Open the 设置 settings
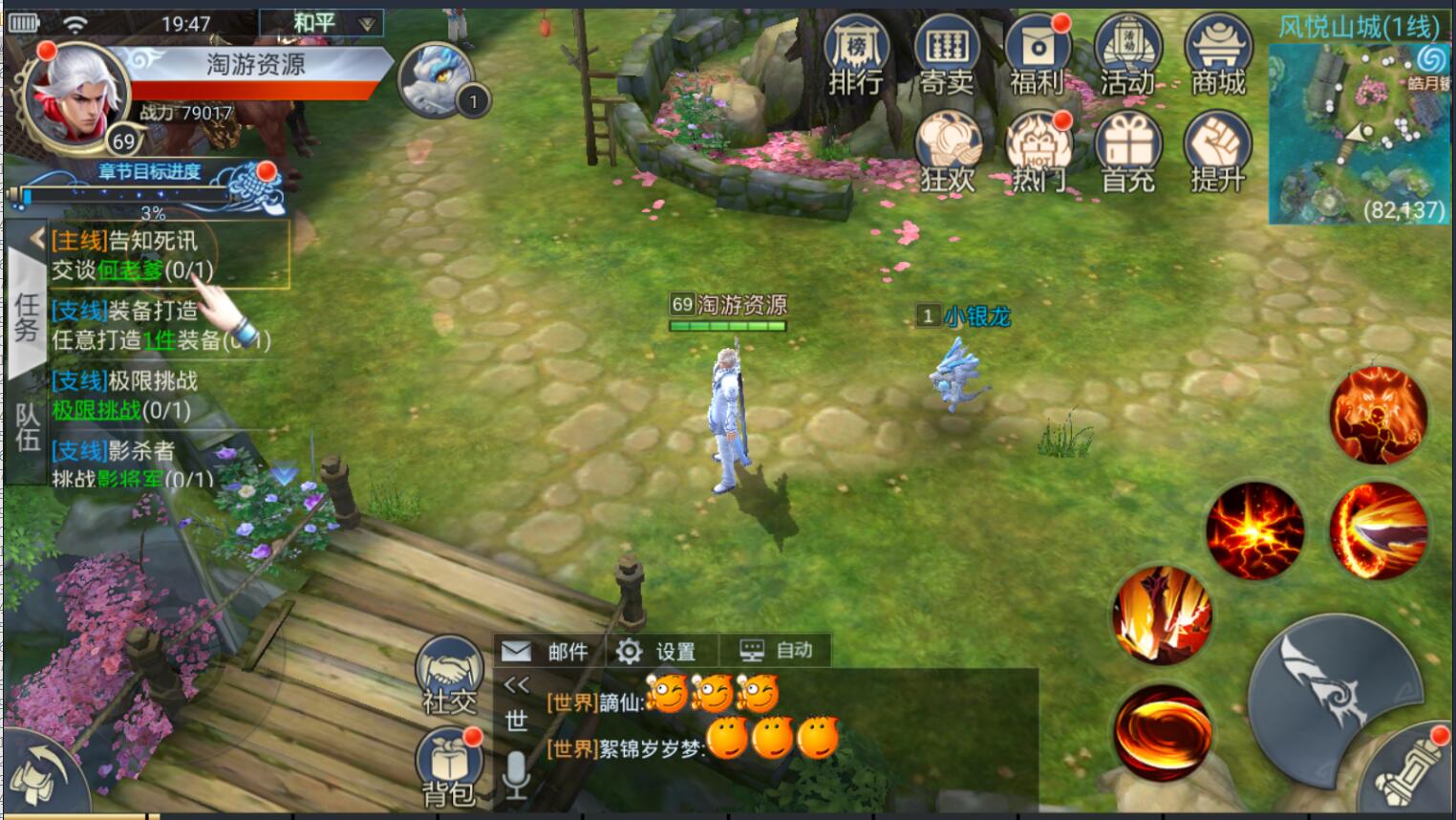 click(x=657, y=652)
